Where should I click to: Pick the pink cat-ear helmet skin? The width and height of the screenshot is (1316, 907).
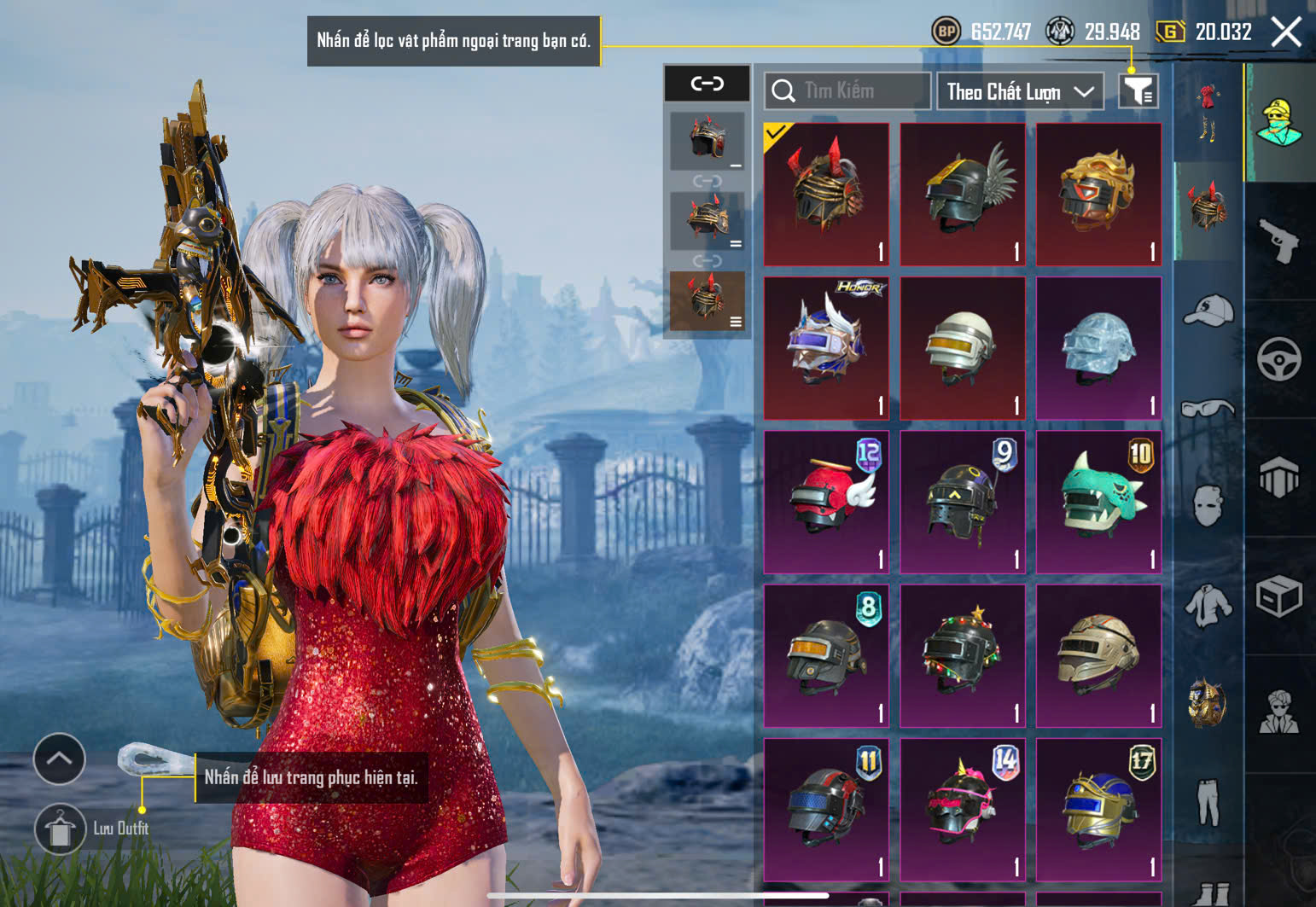[x=963, y=809]
